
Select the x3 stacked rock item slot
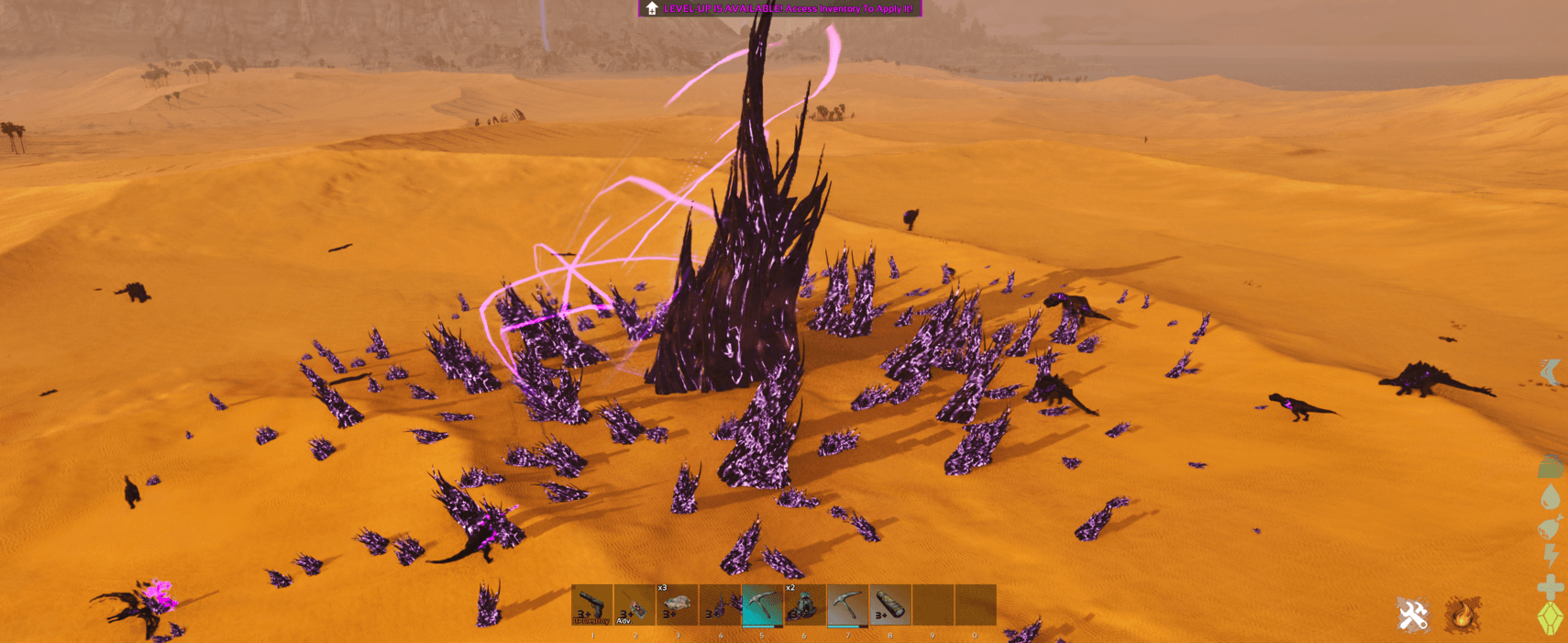coord(677,605)
